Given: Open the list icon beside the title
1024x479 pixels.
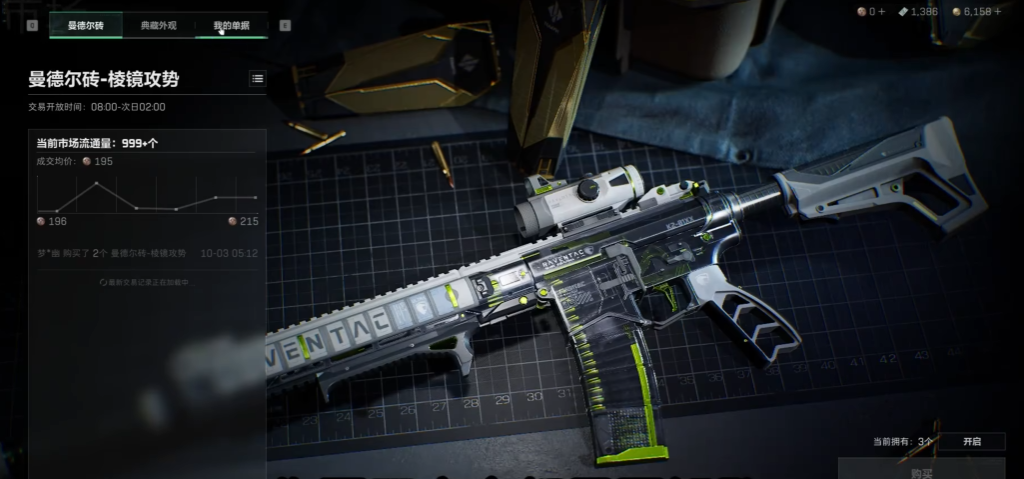Looking at the screenshot, I should (258, 79).
